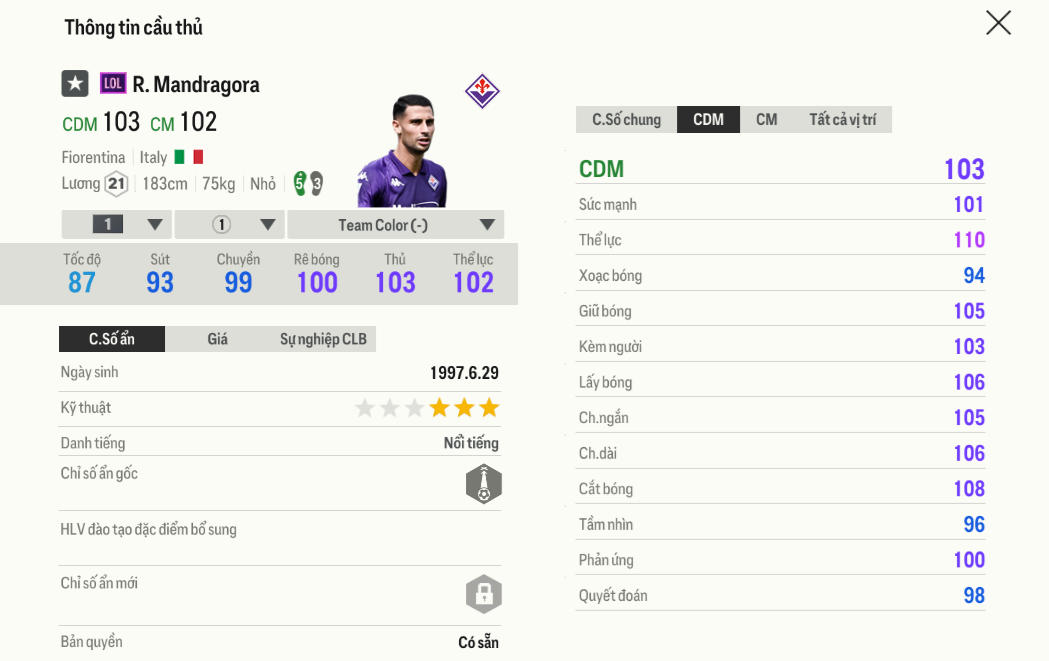Switch to the C.Số chung tab
Image resolution: width=1049 pixels, height=661 pixels.
(626, 120)
